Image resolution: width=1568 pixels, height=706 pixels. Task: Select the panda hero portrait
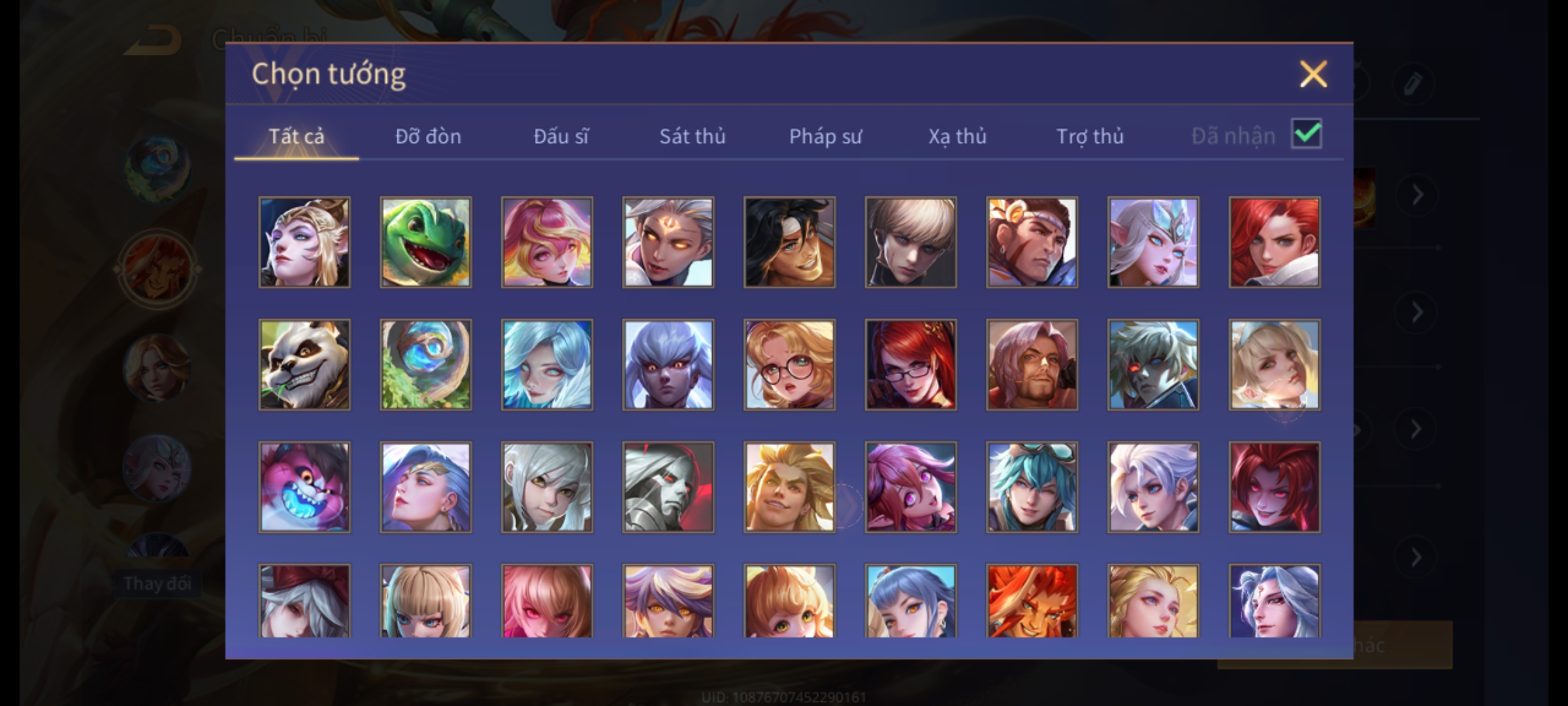coord(304,365)
